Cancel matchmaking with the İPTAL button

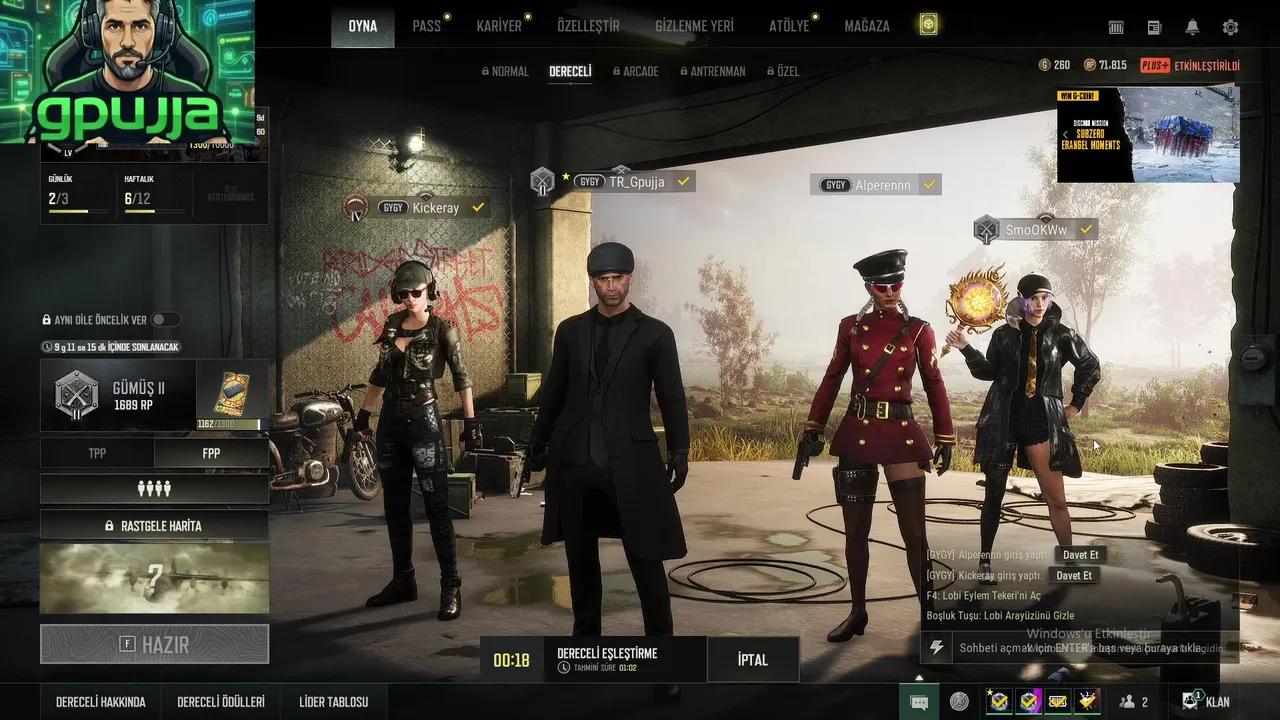752,660
